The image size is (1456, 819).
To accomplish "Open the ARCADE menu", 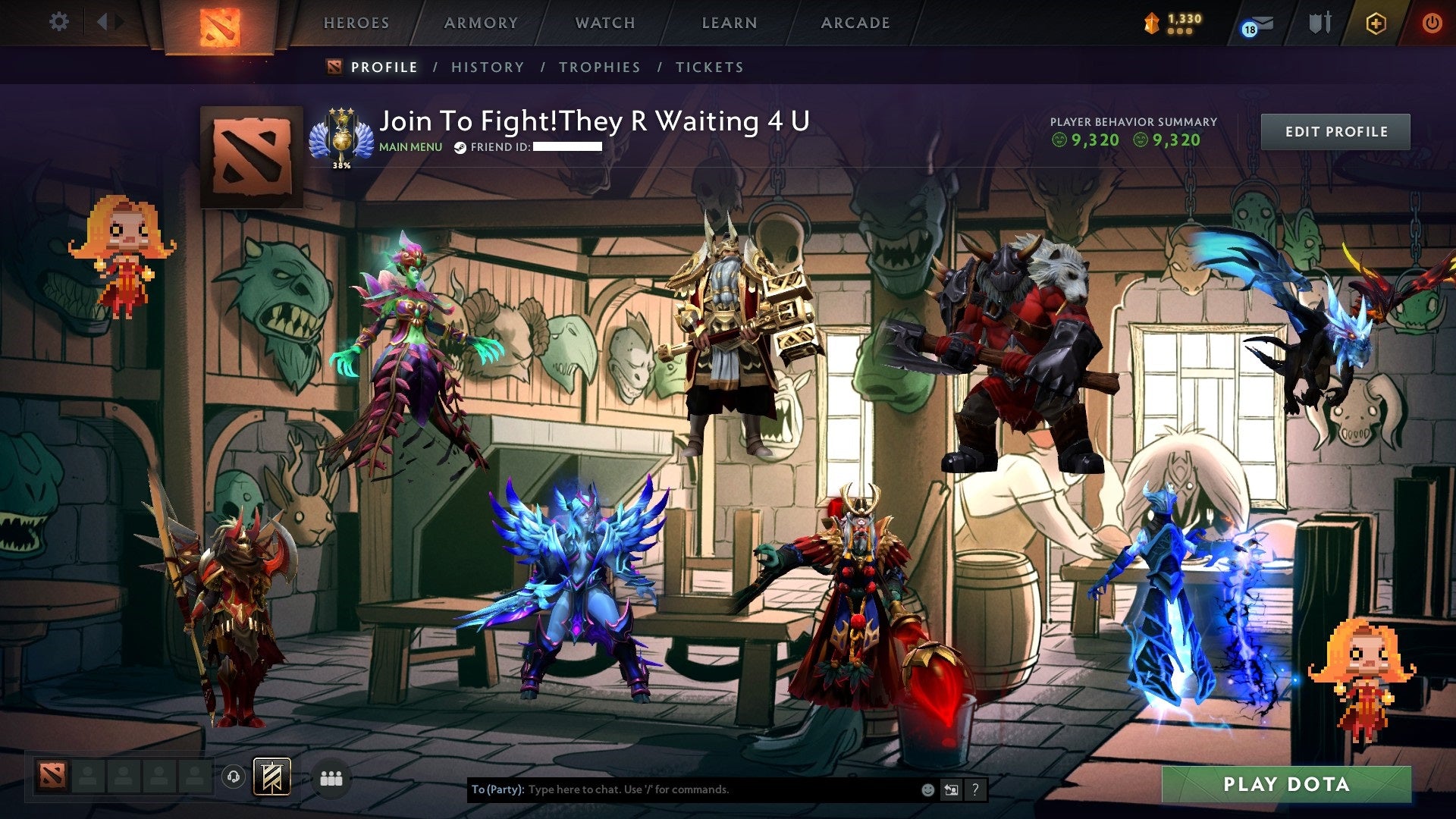I will (855, 23).
